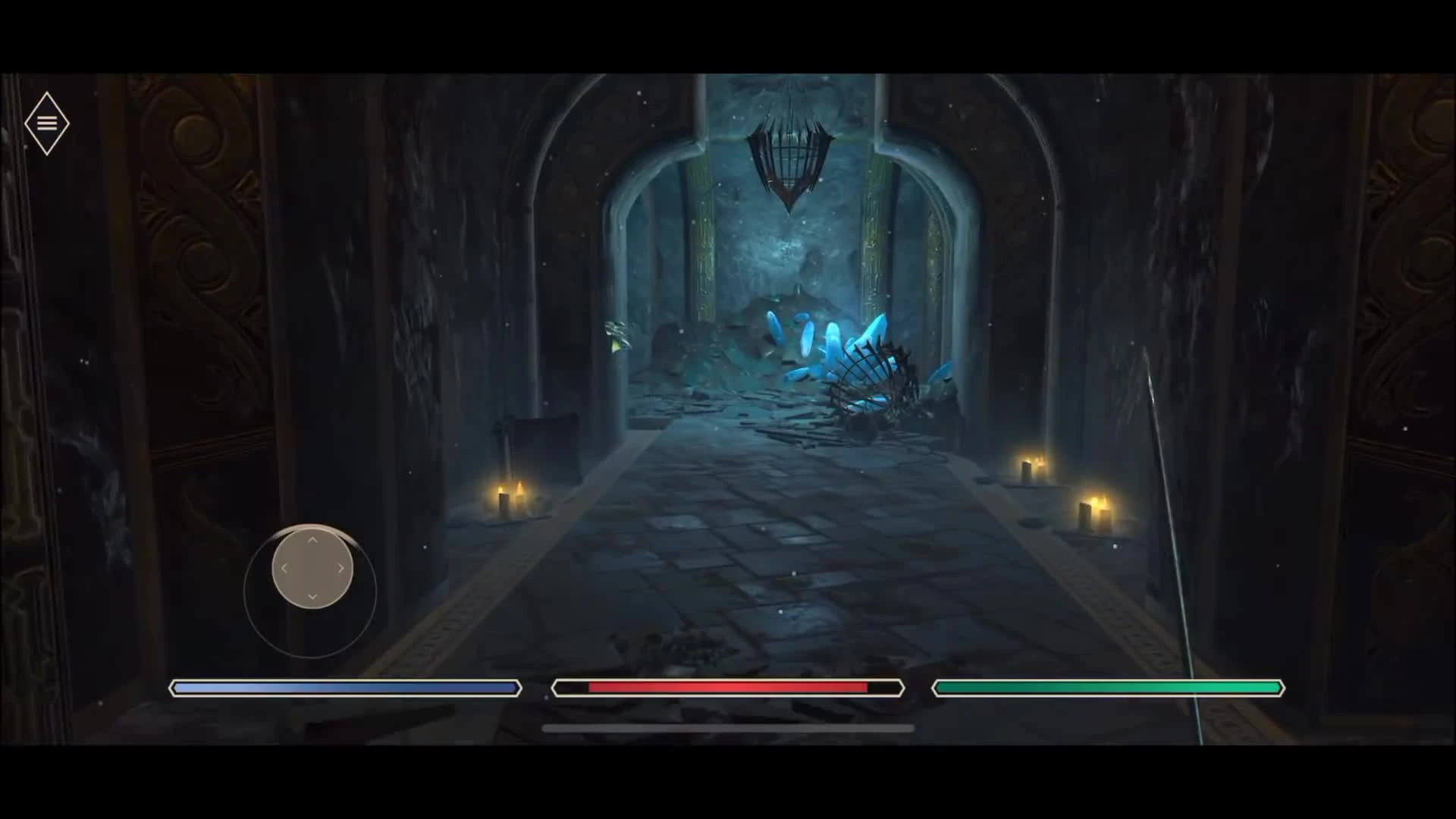
Task: Tap the green magicka bar
Action: point(1107,687)
